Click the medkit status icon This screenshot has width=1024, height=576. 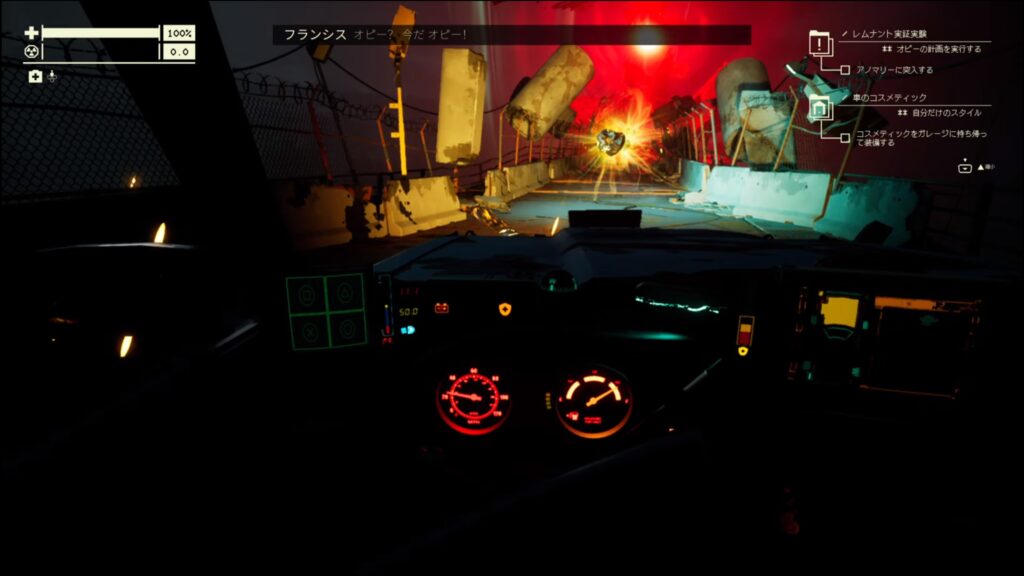click(x=35, y=76)
